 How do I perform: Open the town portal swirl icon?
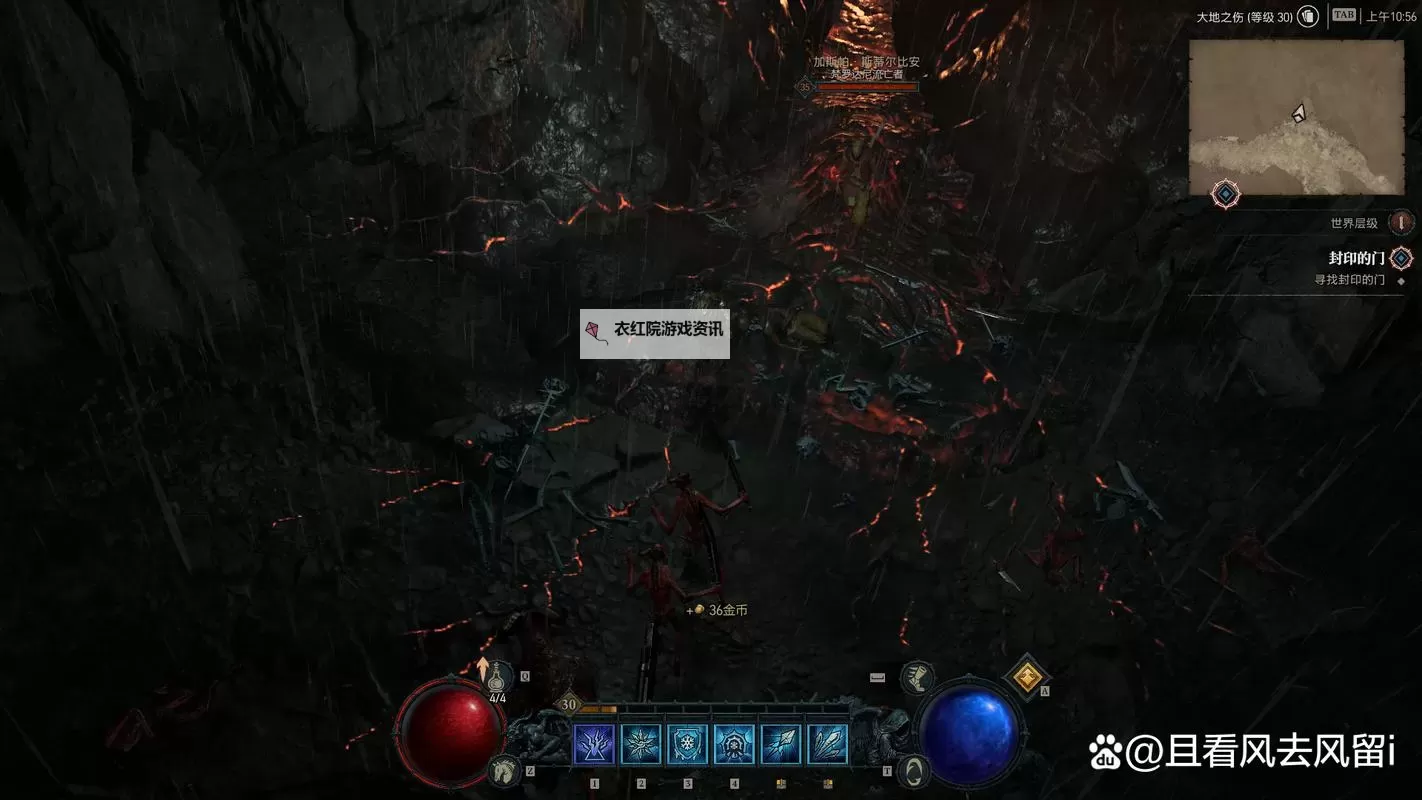click(x=912, y=770)
